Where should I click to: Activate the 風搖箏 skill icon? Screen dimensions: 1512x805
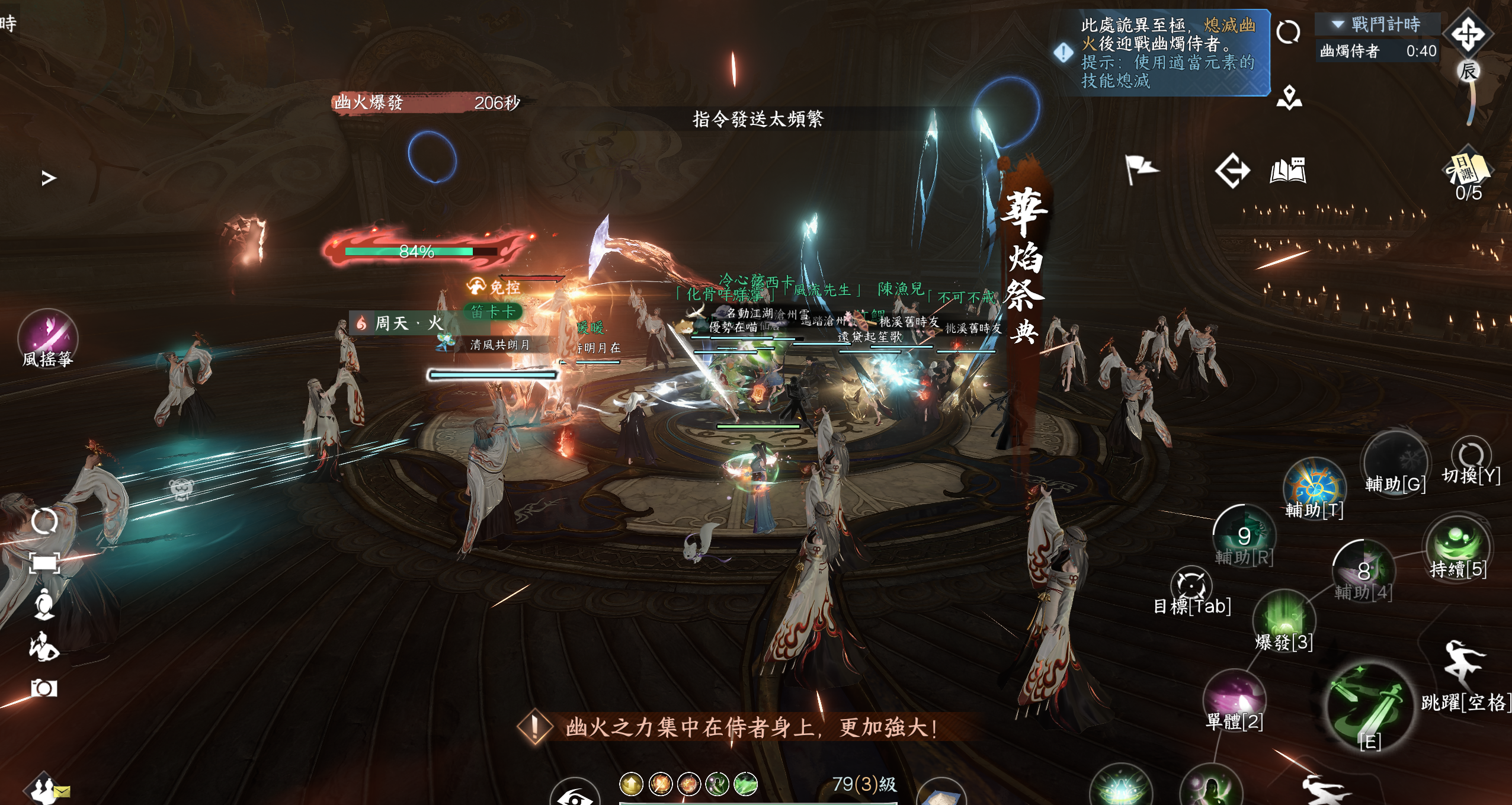(x=47, y=336)
